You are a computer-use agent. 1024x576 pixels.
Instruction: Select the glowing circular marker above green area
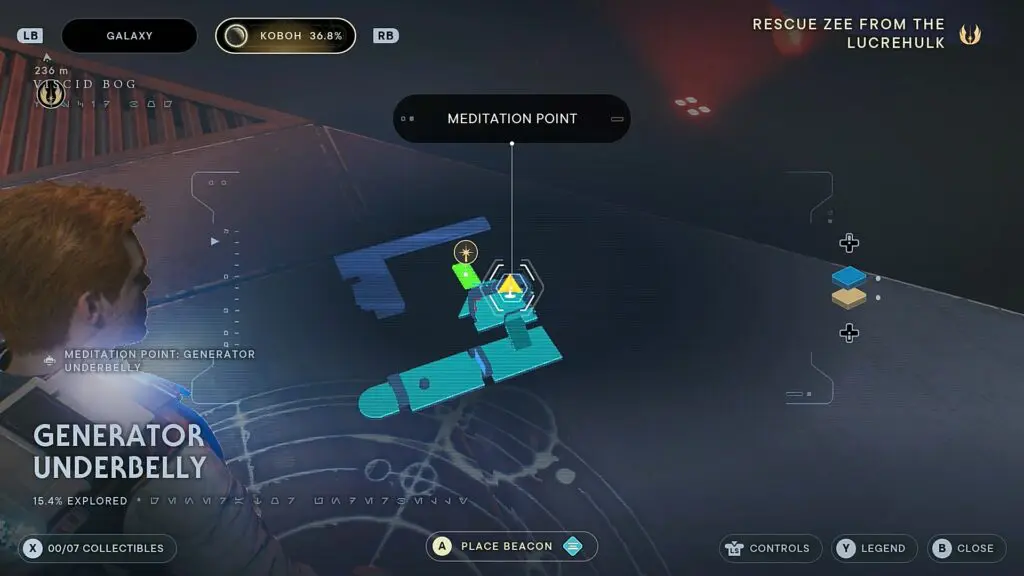click(x=465, y=252)
